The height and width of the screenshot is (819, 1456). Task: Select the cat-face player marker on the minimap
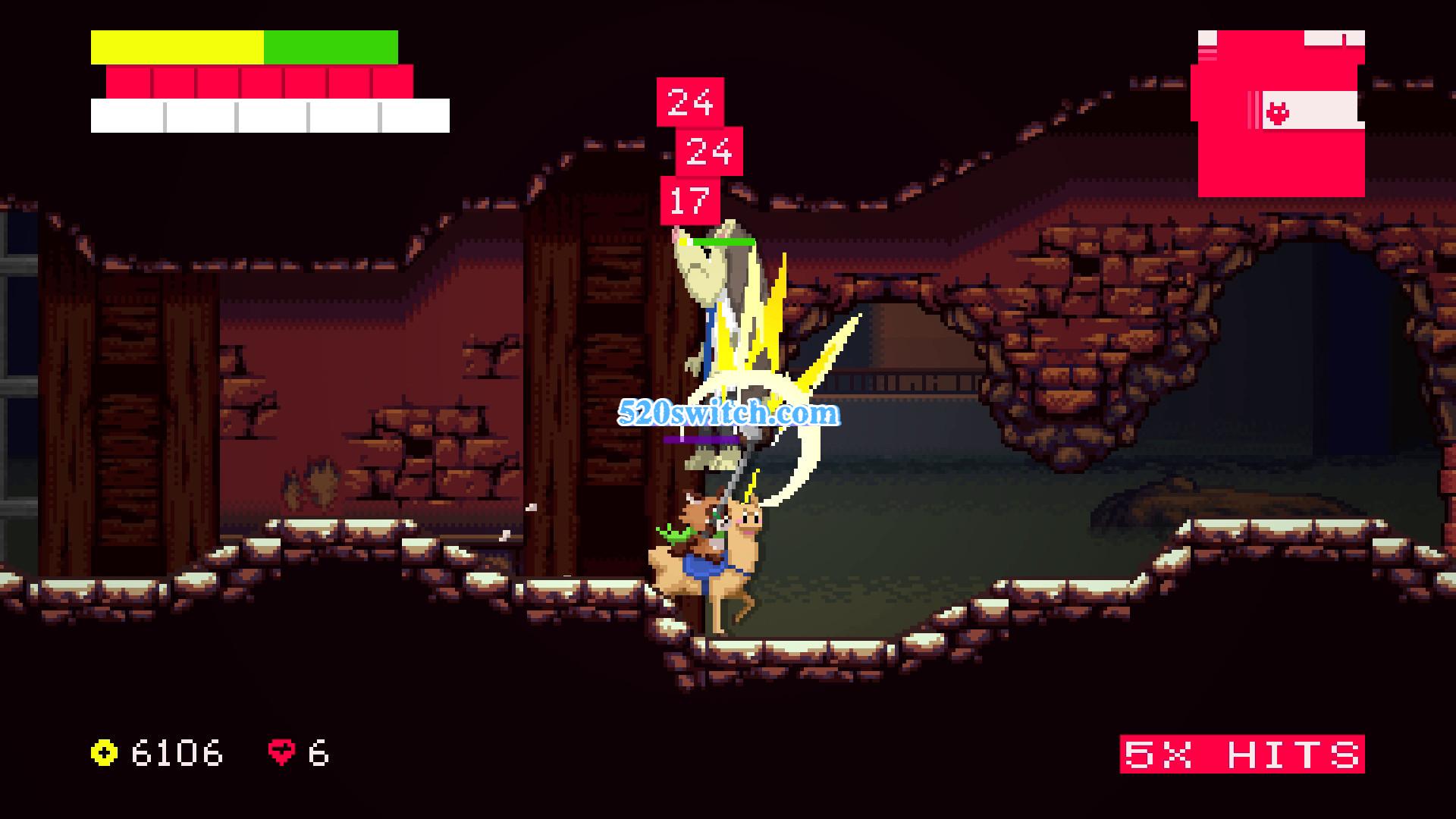click(1278, 114)
